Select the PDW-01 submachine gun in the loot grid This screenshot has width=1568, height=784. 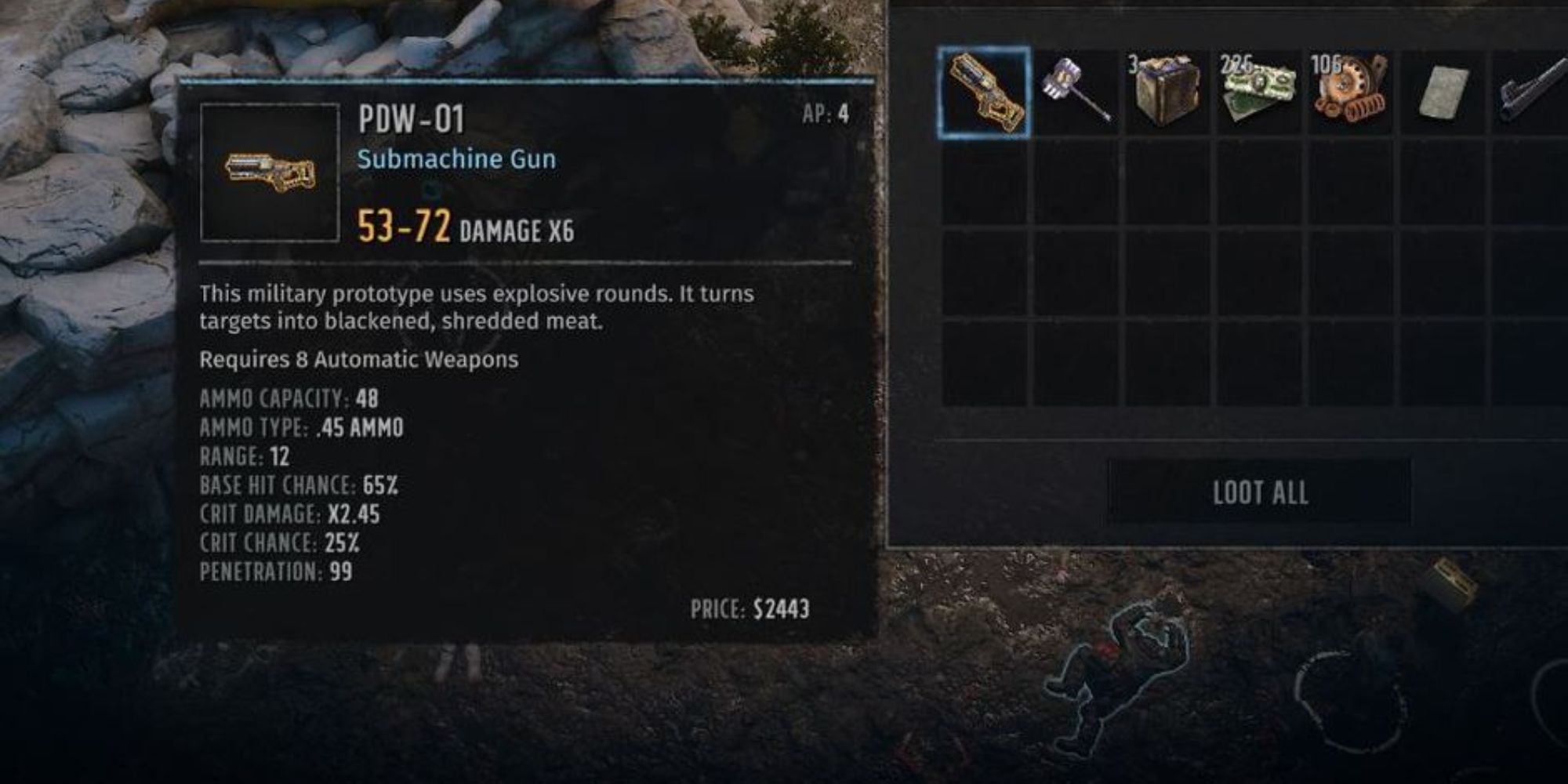983,93
